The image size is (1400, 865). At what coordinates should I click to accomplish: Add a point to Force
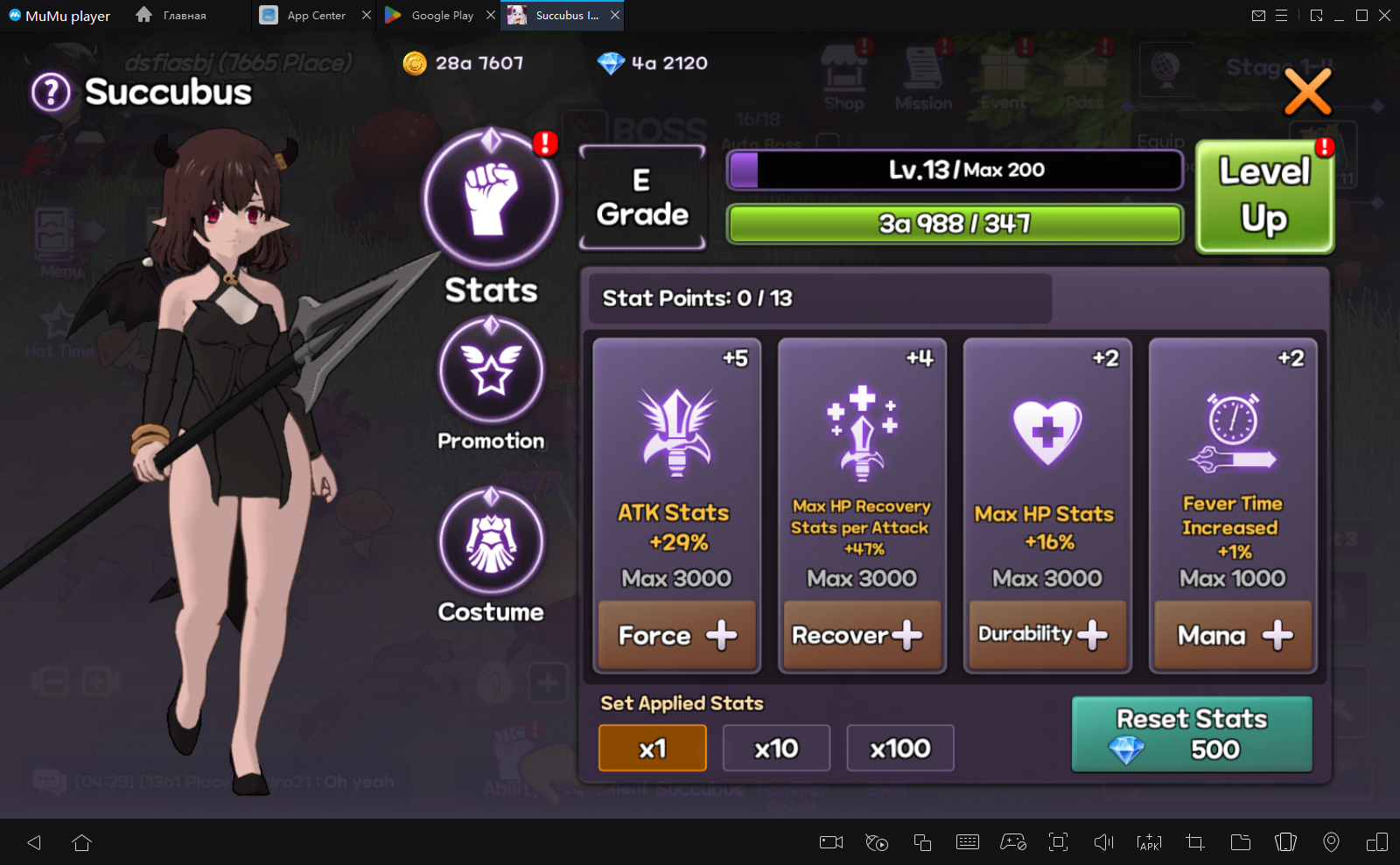click(x=676, y=636)
